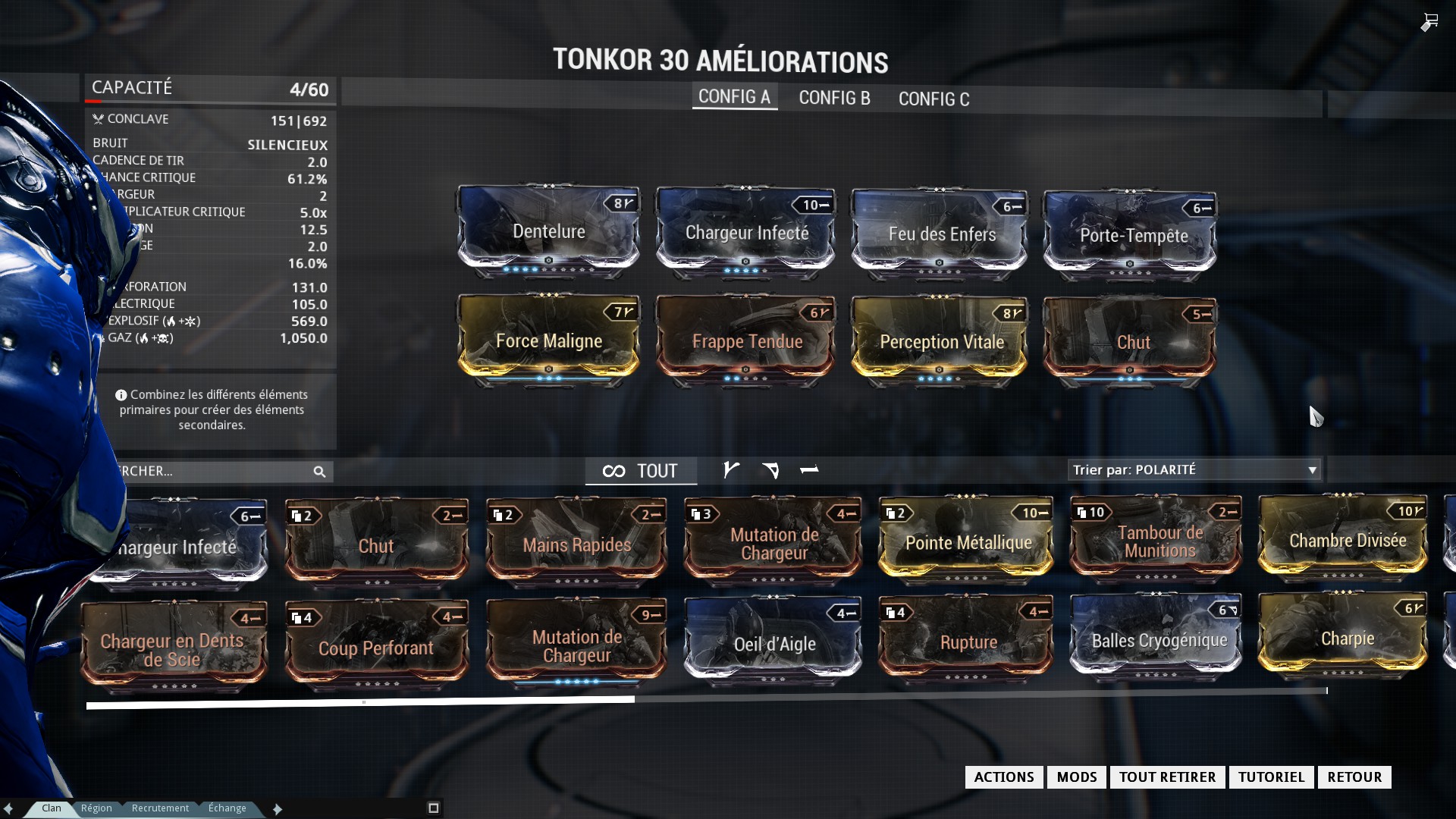Go back with the Retour button

tap(1354, 777)
